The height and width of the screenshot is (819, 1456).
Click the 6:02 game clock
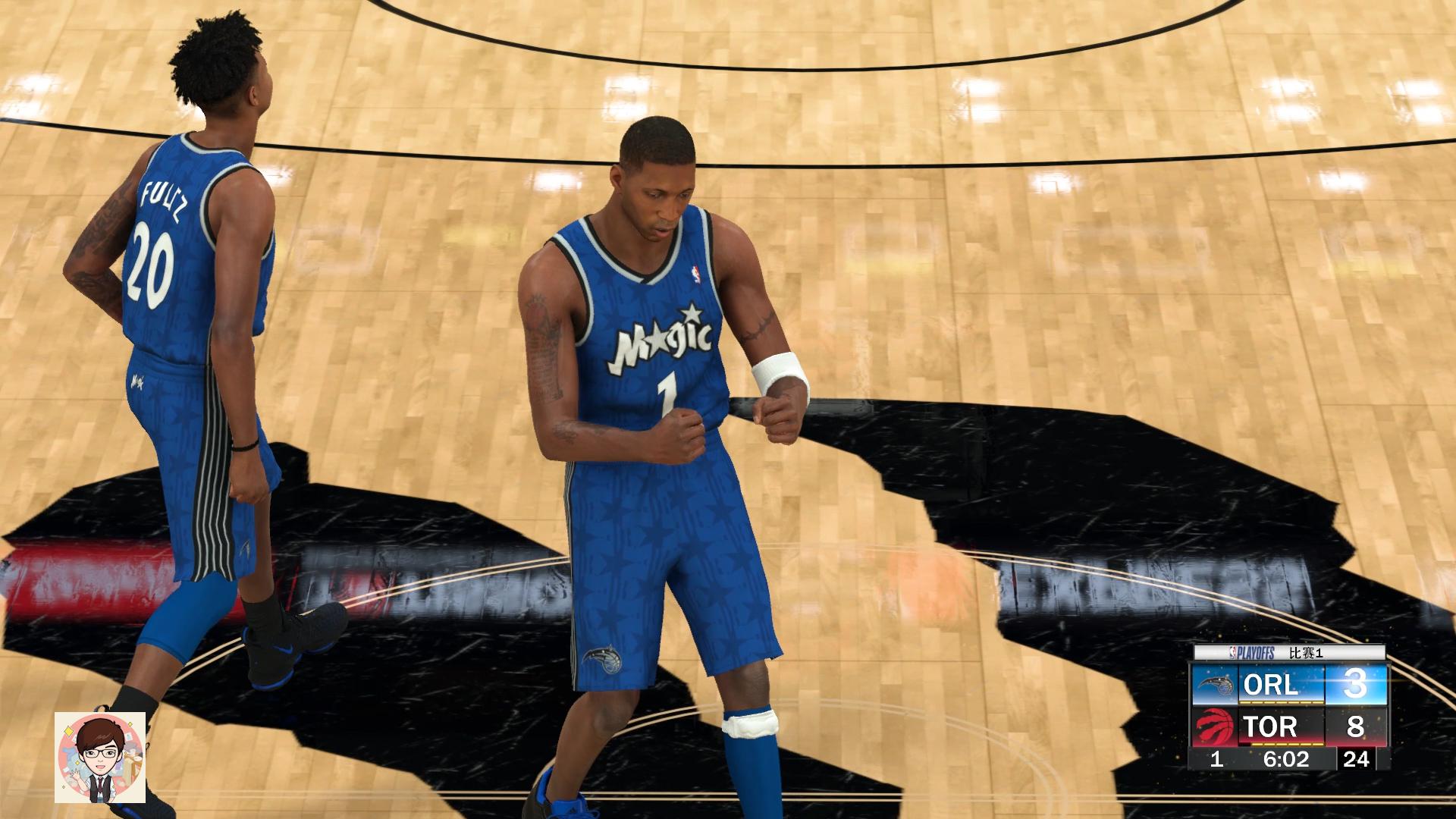tap(1287, 761)
